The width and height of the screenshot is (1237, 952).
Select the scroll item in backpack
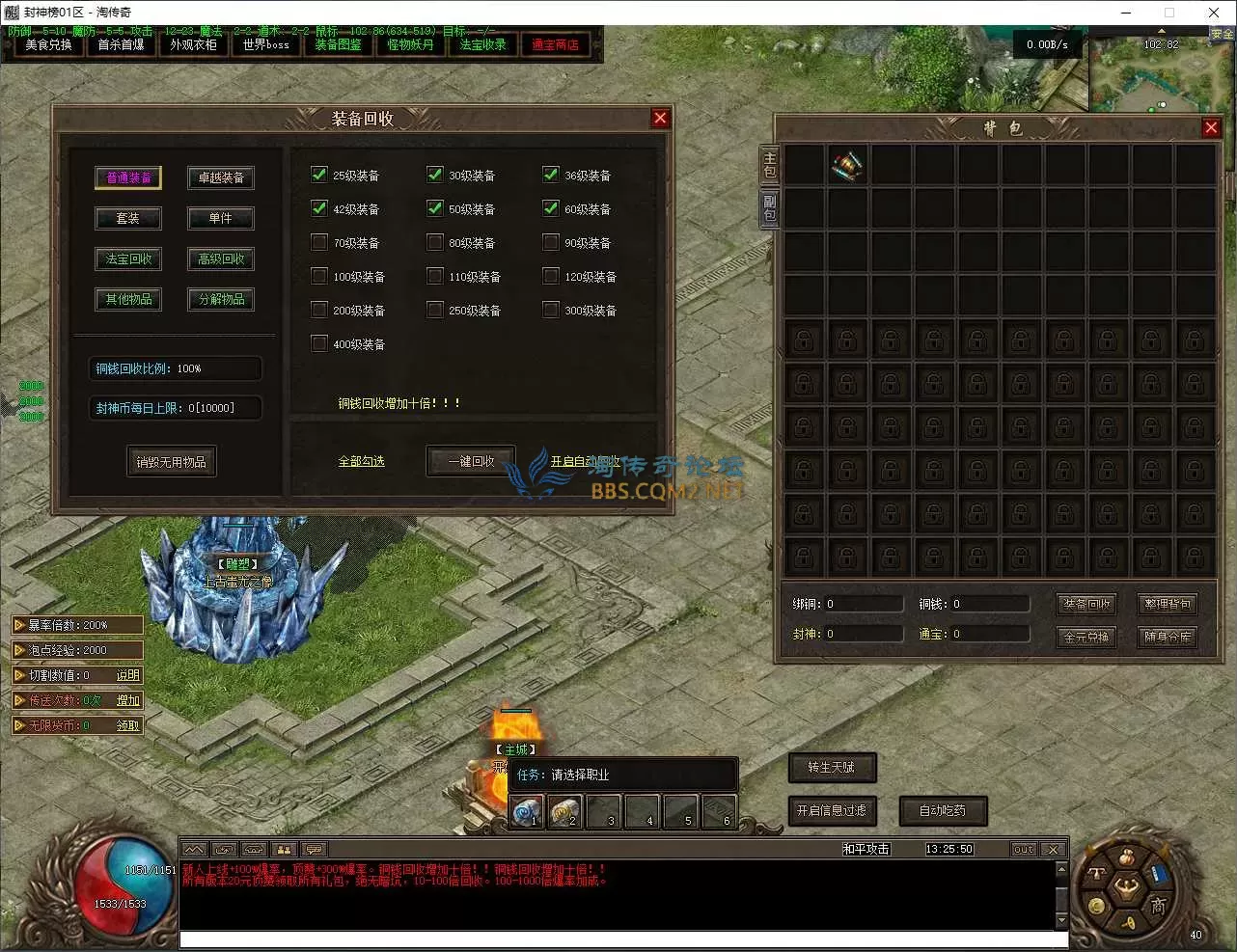847,165
